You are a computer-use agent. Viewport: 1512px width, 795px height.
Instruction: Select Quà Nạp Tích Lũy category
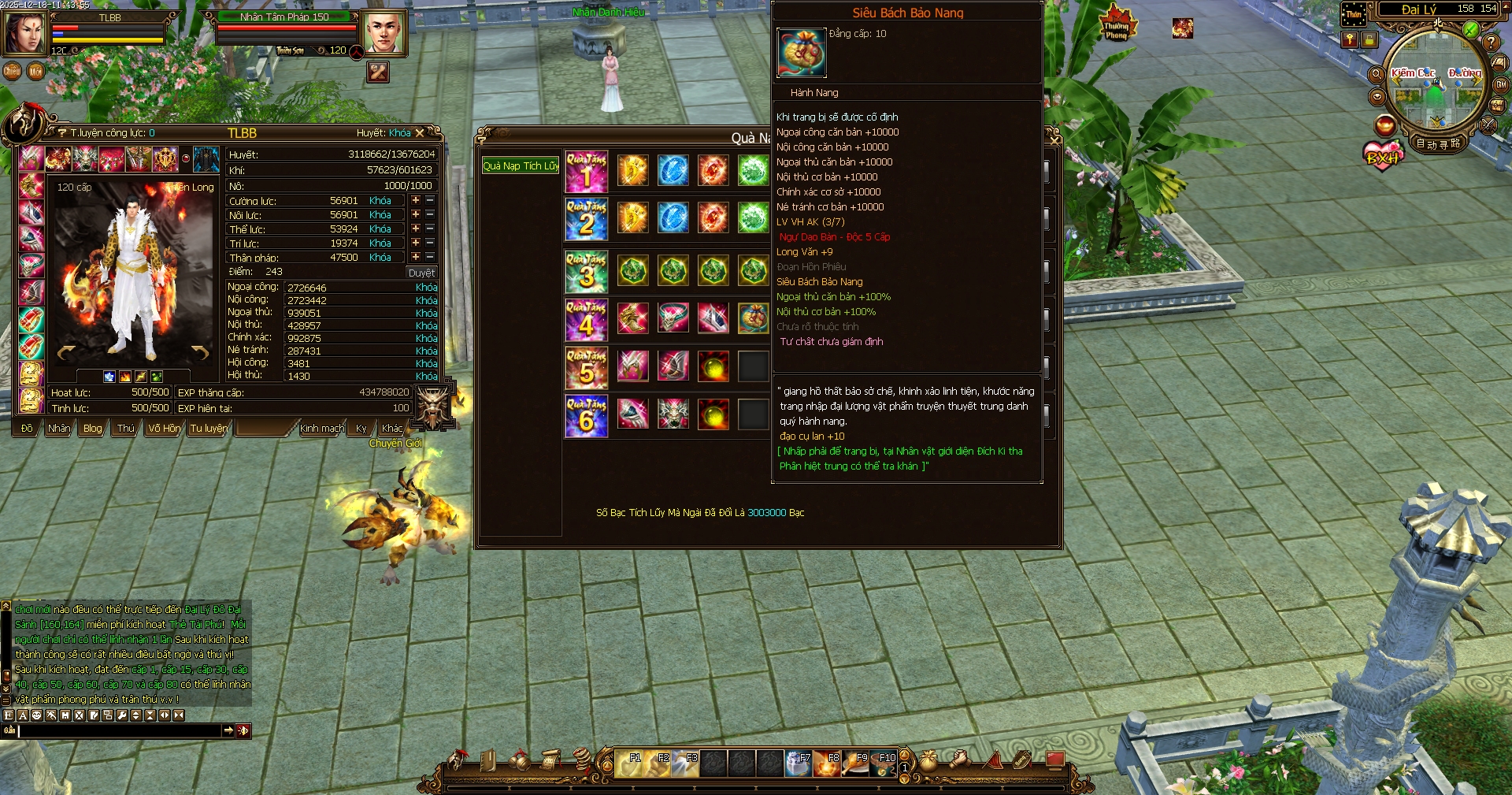pyautogui.click(x=521, y=166)
